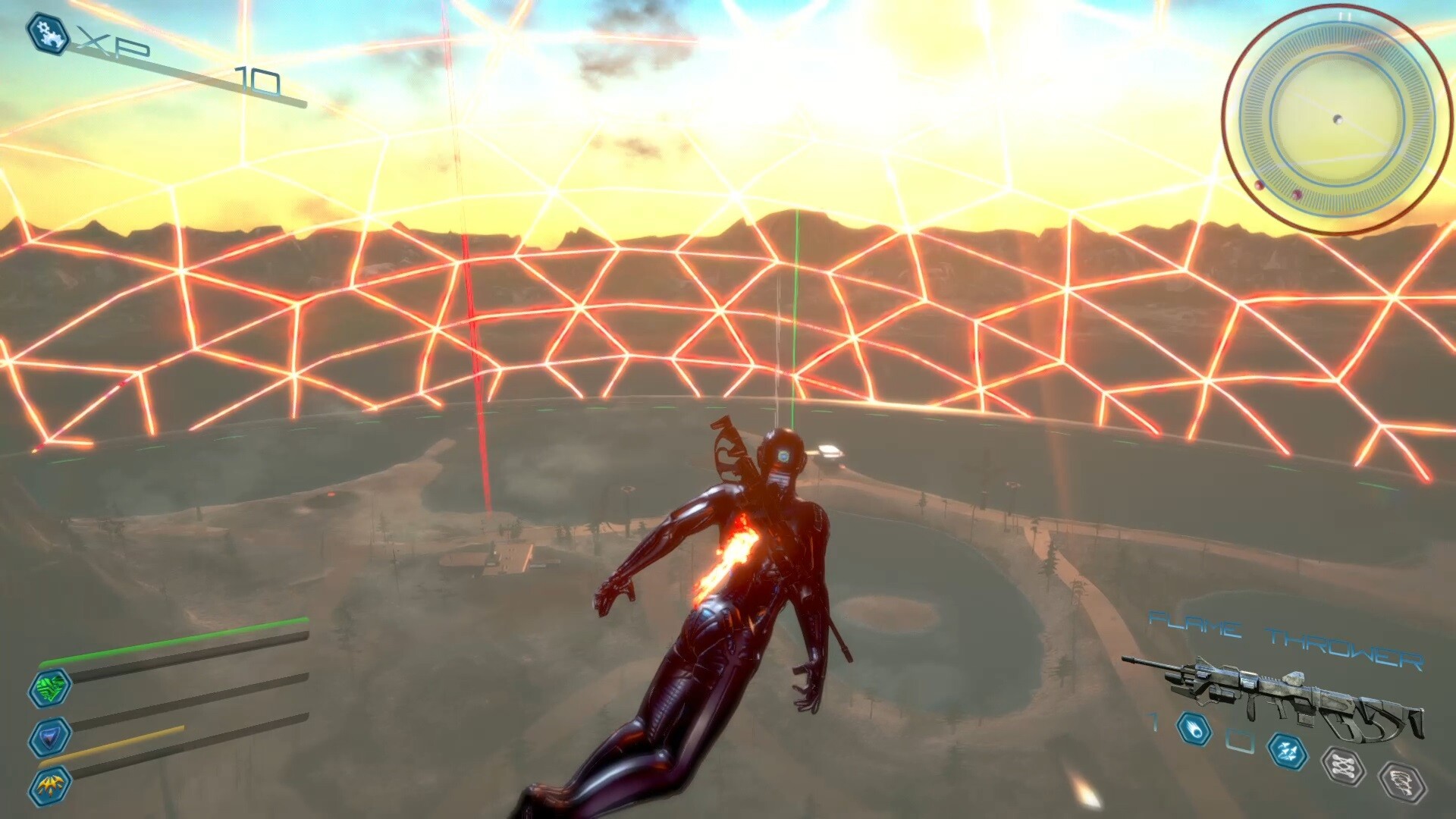Viewport: 1456px width, 819px height.
Task: Click the gray crossed-bones hexagon icon
Action: [x=1343, y=764]
